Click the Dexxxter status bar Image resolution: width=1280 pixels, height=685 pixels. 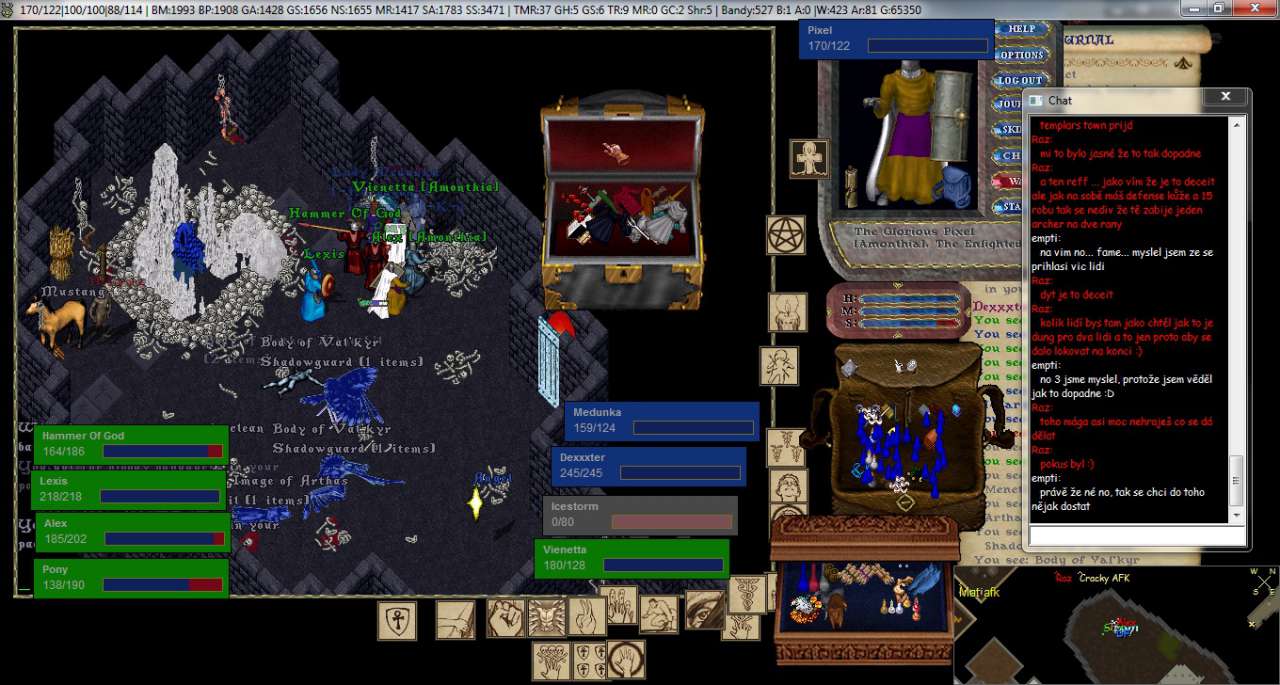pyautogui.click(x=648, y=465)
